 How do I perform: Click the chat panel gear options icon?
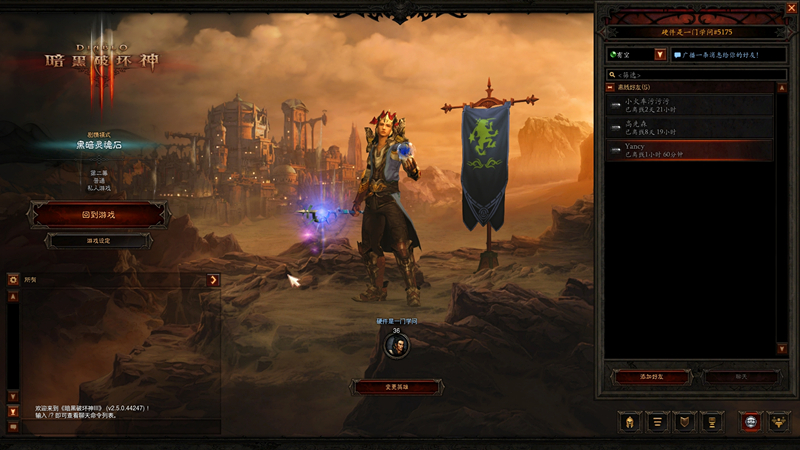[x=13, y=280]
